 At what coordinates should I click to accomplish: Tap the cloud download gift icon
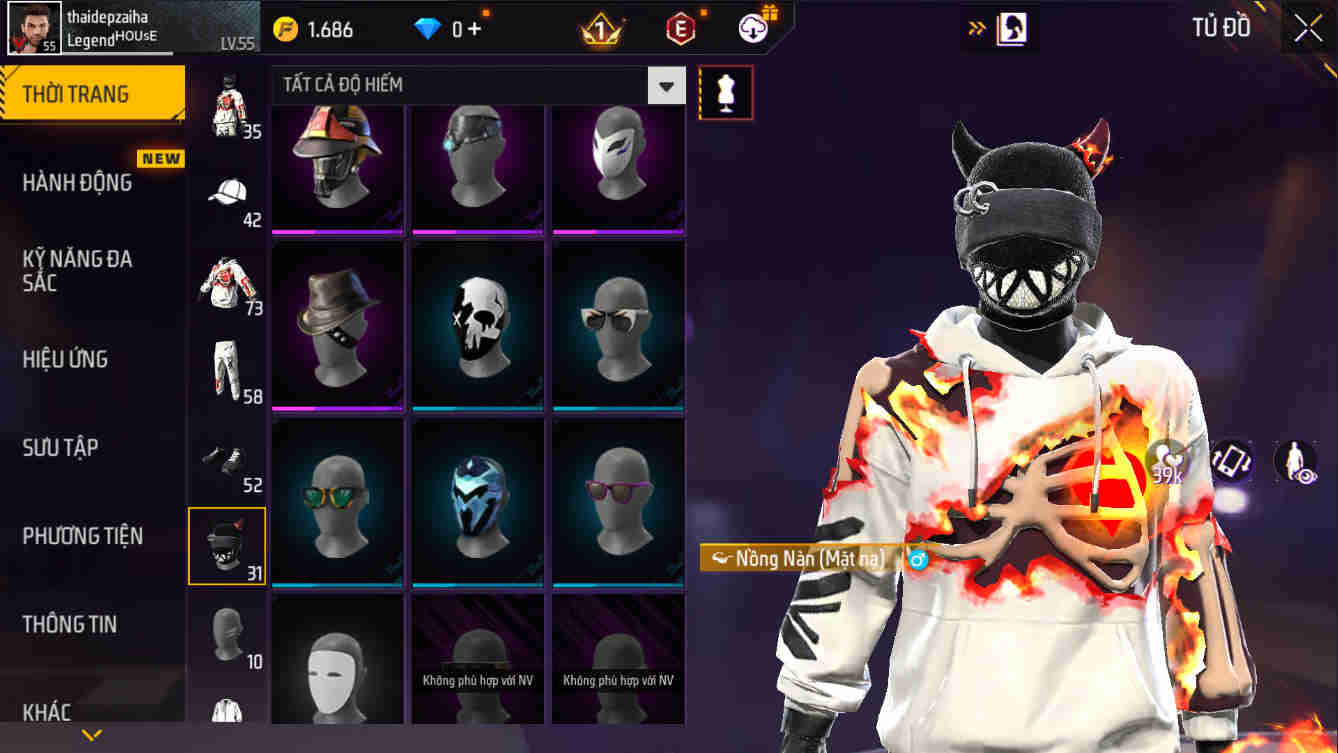pyautogui.click(x=753, y=28)
